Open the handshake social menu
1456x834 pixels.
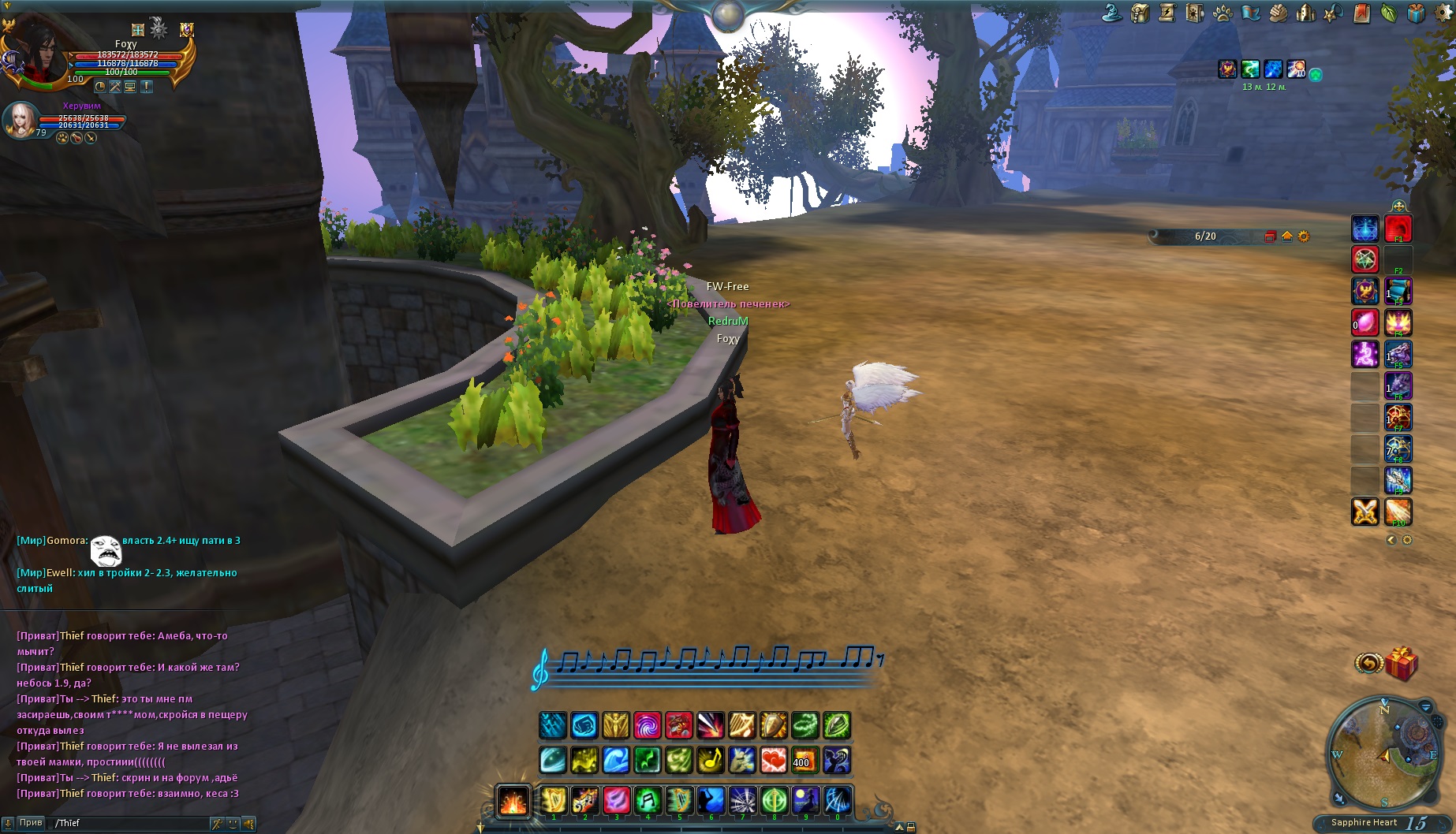click(1279, 13)
